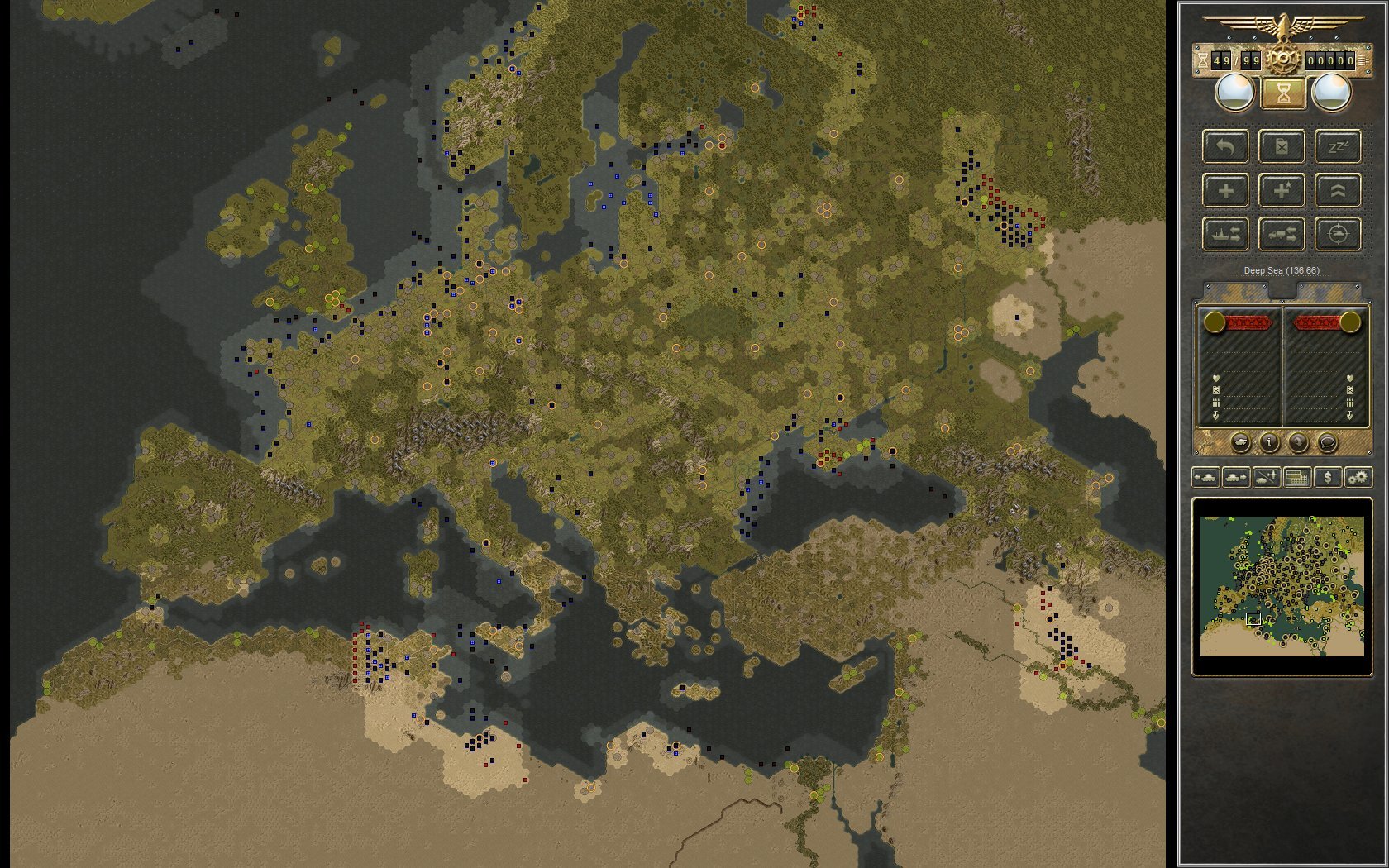Select the previous unit with left tank arrow
The height and width of the screenshot is (868, 1389).
tap(1205, 478)
